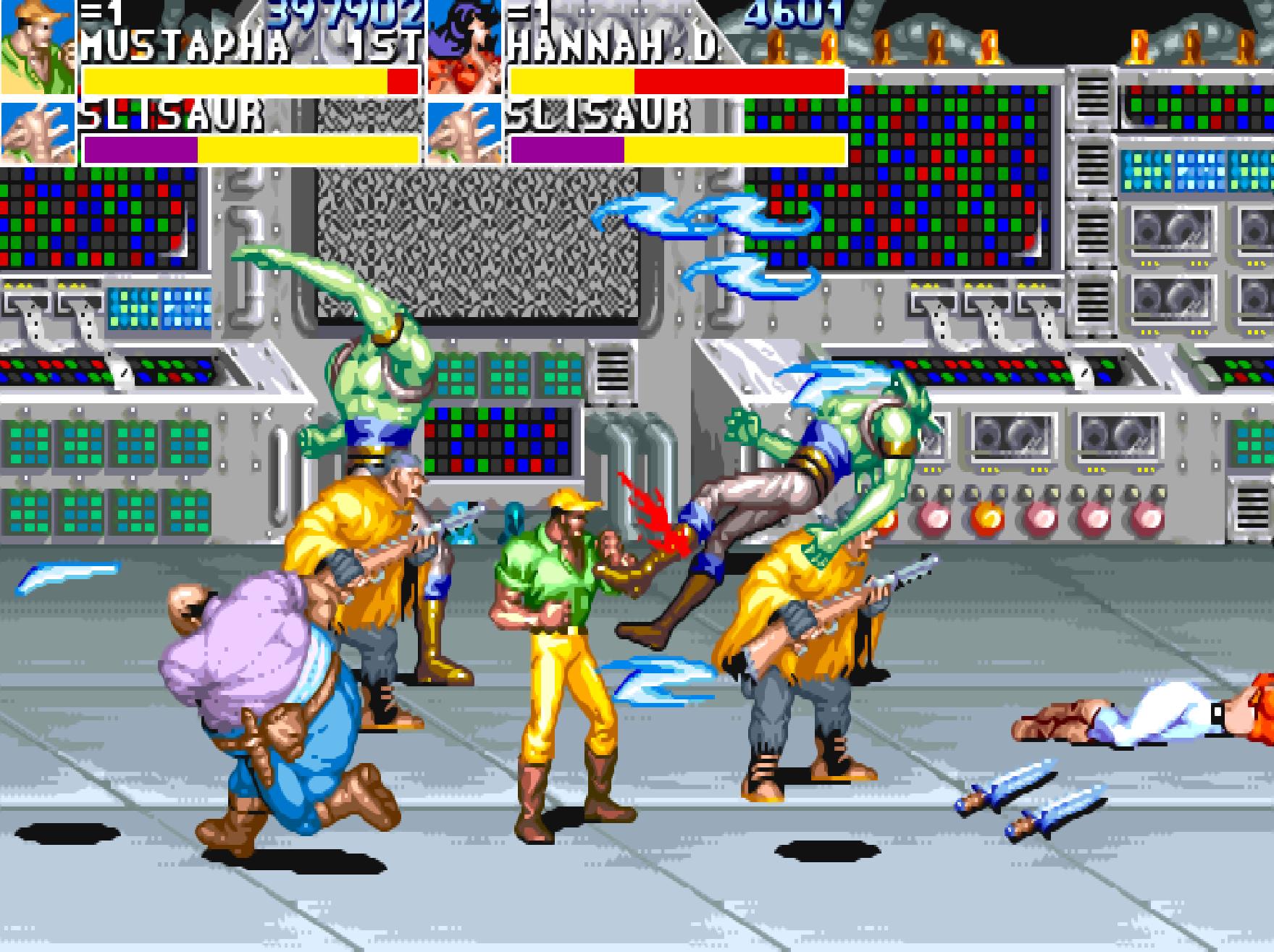Select the Slisaur portrait below Hannah's portrait
Viewport: 1274px width, 952px height.
(464, 134)
